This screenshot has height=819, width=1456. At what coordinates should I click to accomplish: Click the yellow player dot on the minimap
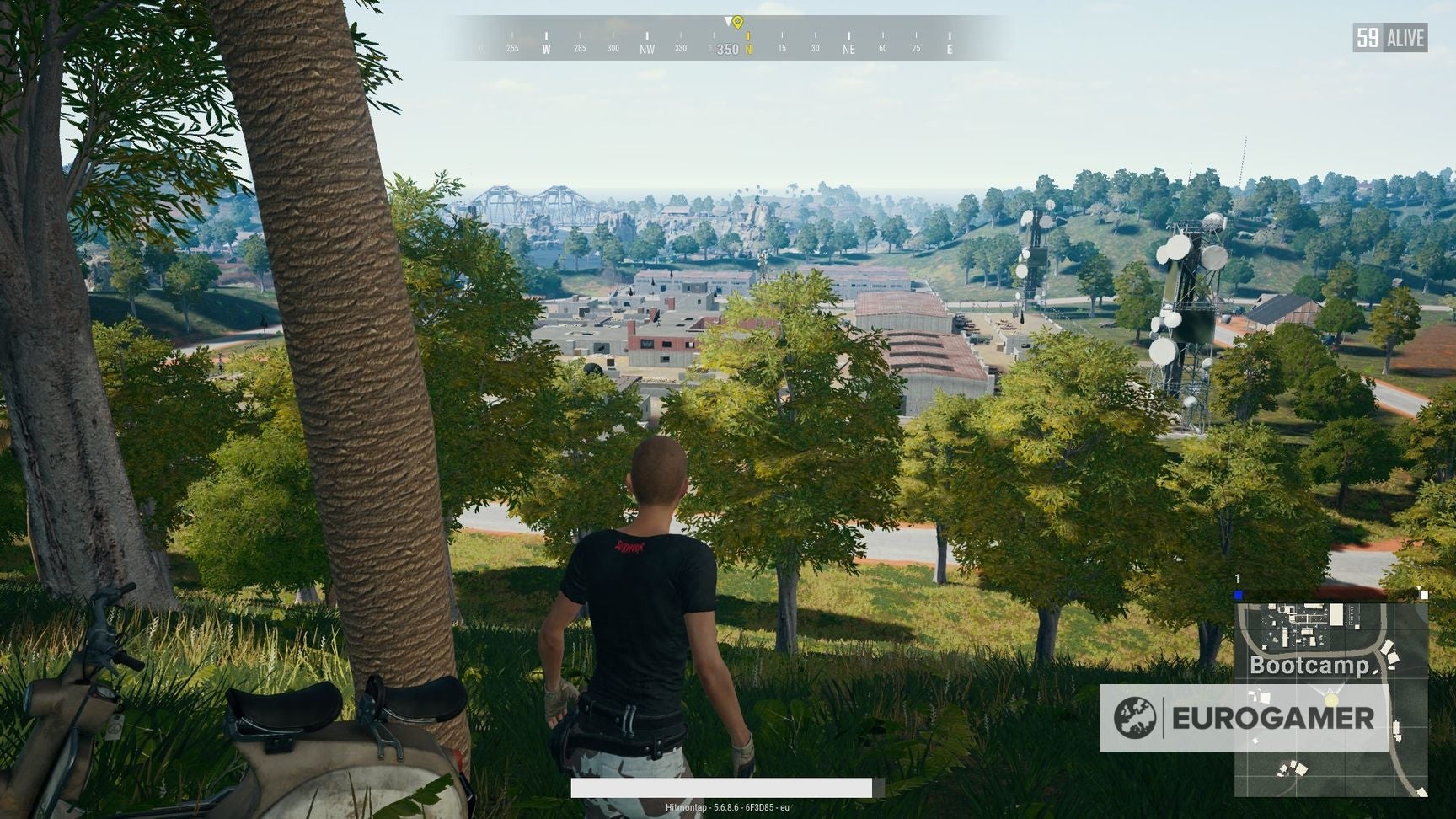[x=1331, y=700]
